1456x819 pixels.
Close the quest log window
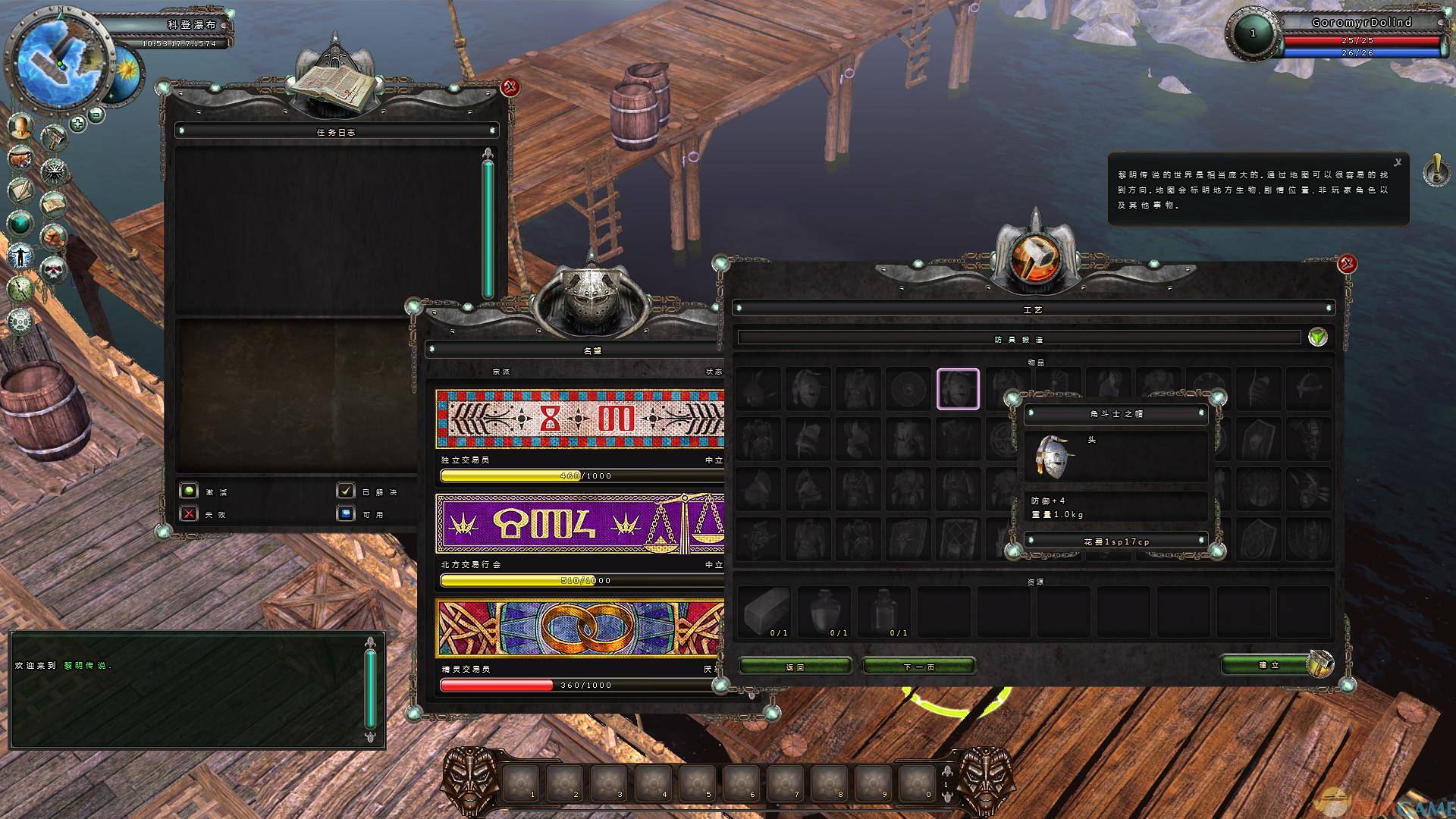510,87
